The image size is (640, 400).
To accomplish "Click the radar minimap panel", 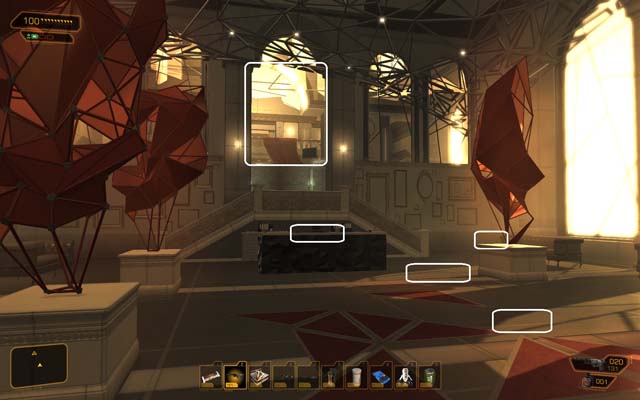I will 39,365.
